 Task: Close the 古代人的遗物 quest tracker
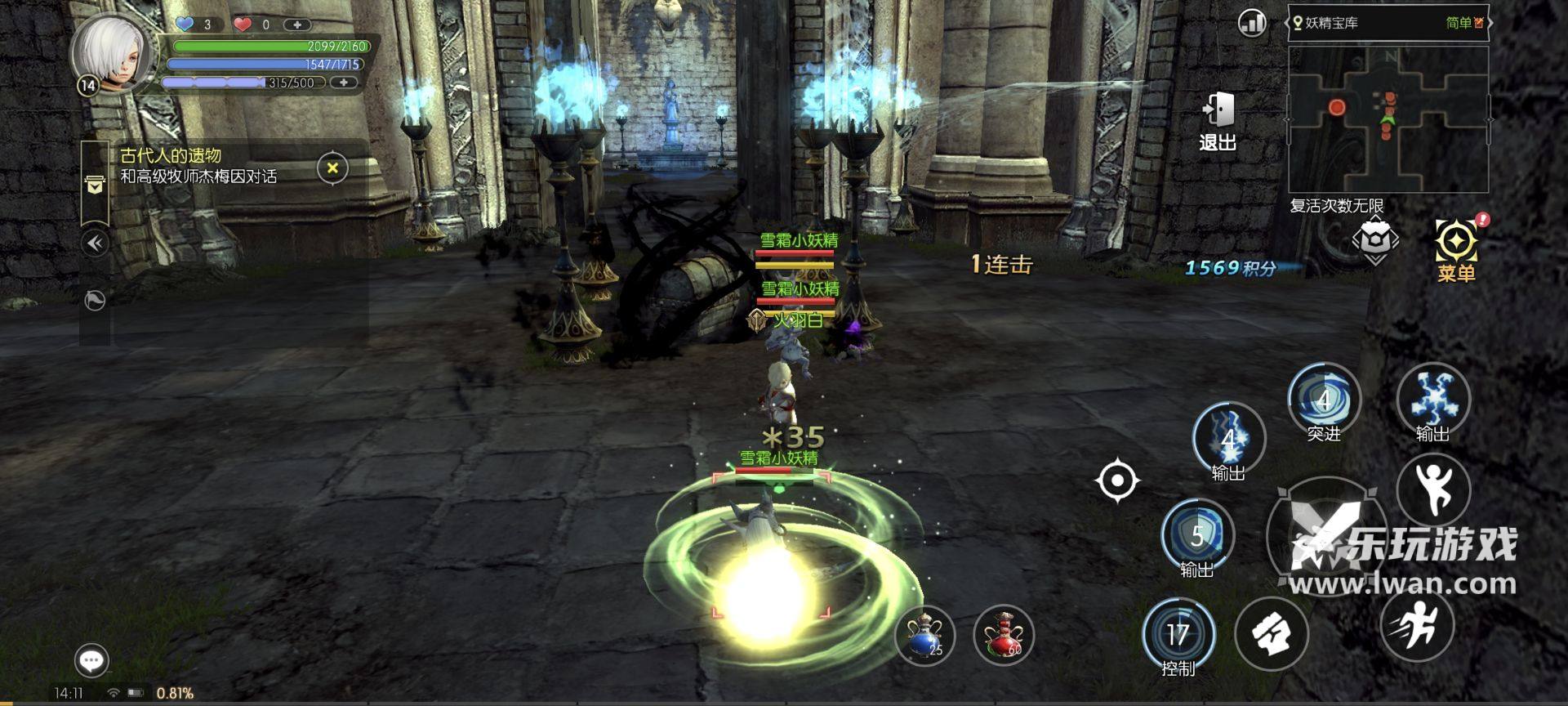332,168
